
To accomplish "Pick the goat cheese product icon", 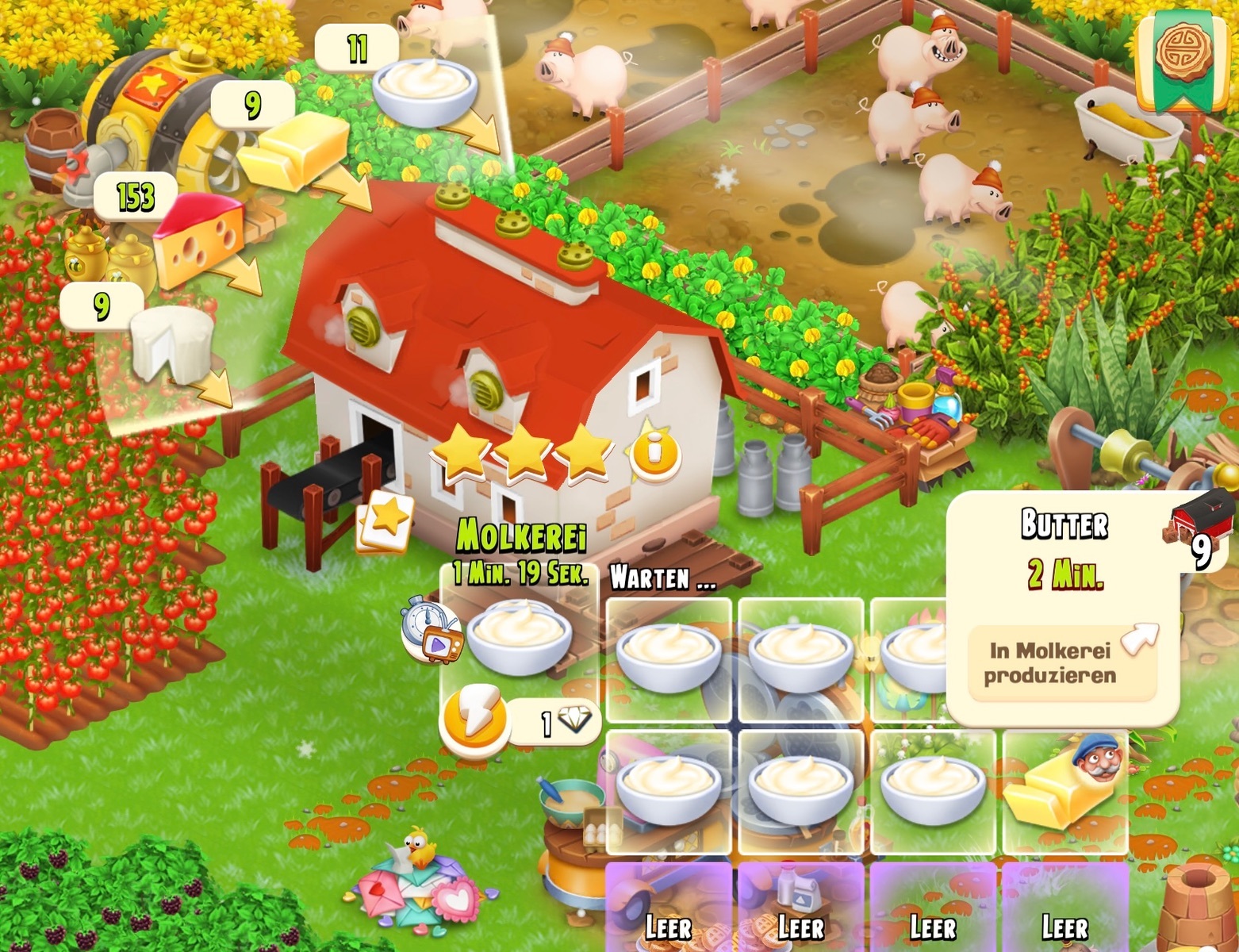I will pyautogui.click(x=171, y=344).
